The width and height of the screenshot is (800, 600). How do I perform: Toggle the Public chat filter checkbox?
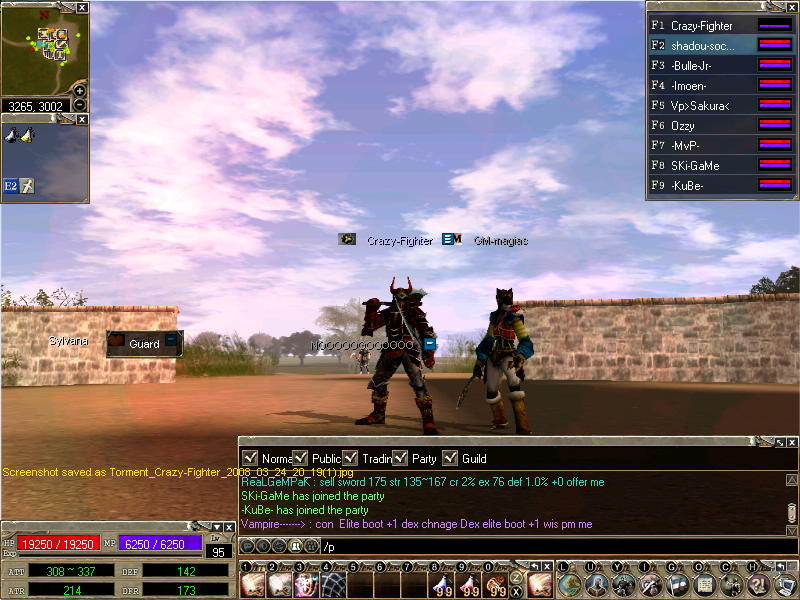pyautogui.click(x=301, y=458)
